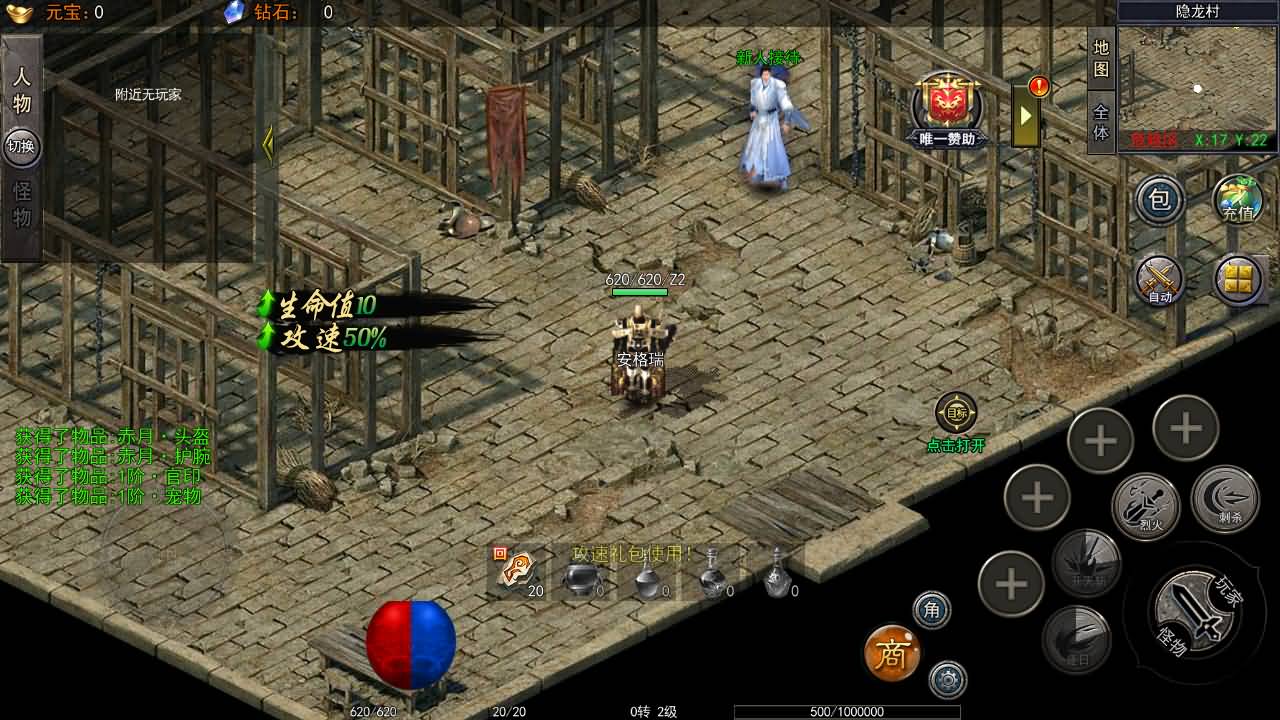This screenshot has height=720, width=1280.
Task: Switch to the 怪物 monsters tab
Action: pyautogui.click(x=22, y=204)
